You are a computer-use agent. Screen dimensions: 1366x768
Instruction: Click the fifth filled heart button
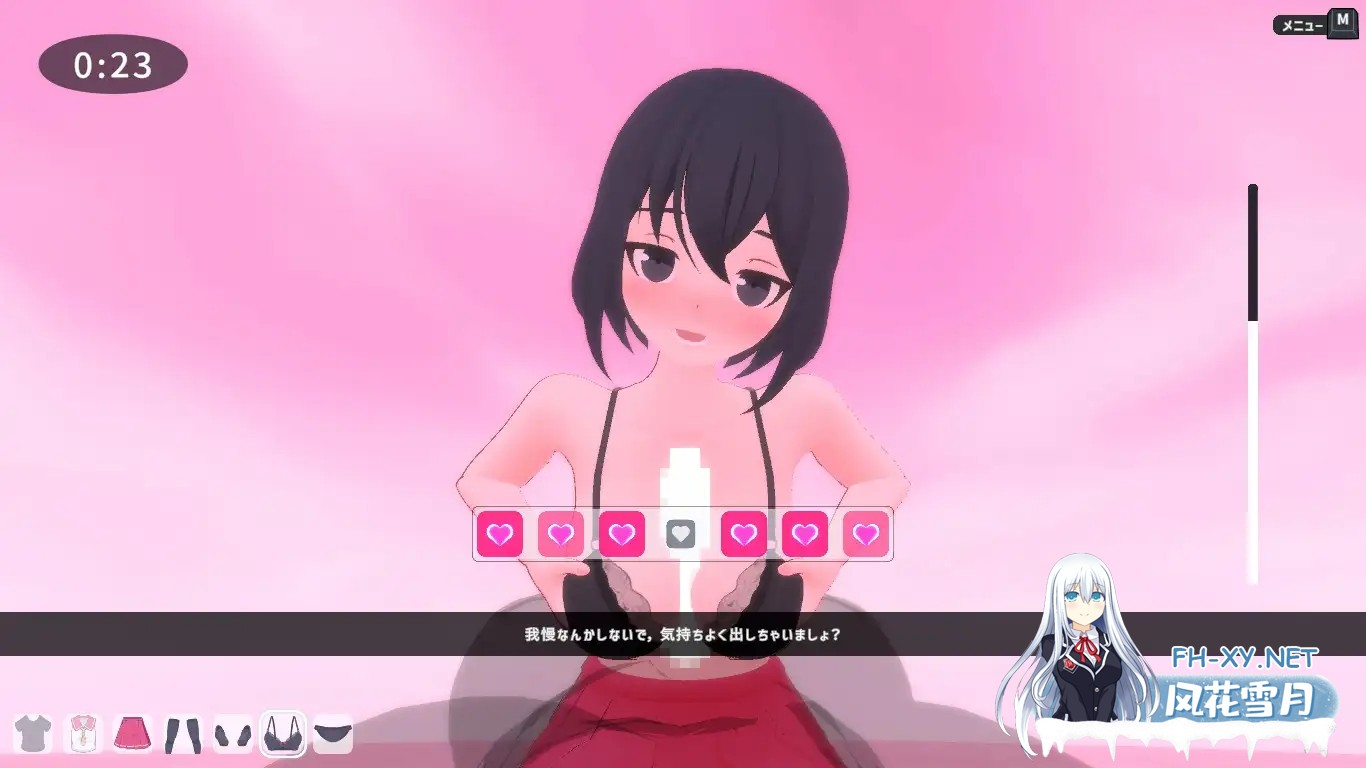[x=743, y=534]
